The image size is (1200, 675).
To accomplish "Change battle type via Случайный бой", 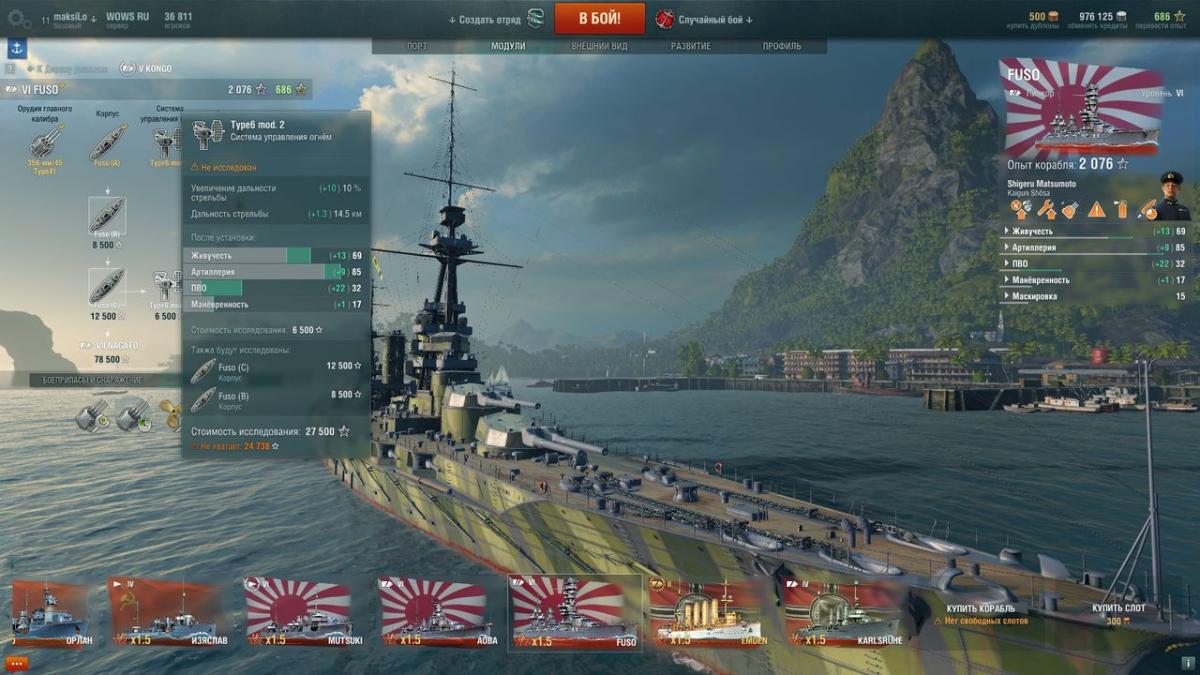I will [x=714, y=19].
